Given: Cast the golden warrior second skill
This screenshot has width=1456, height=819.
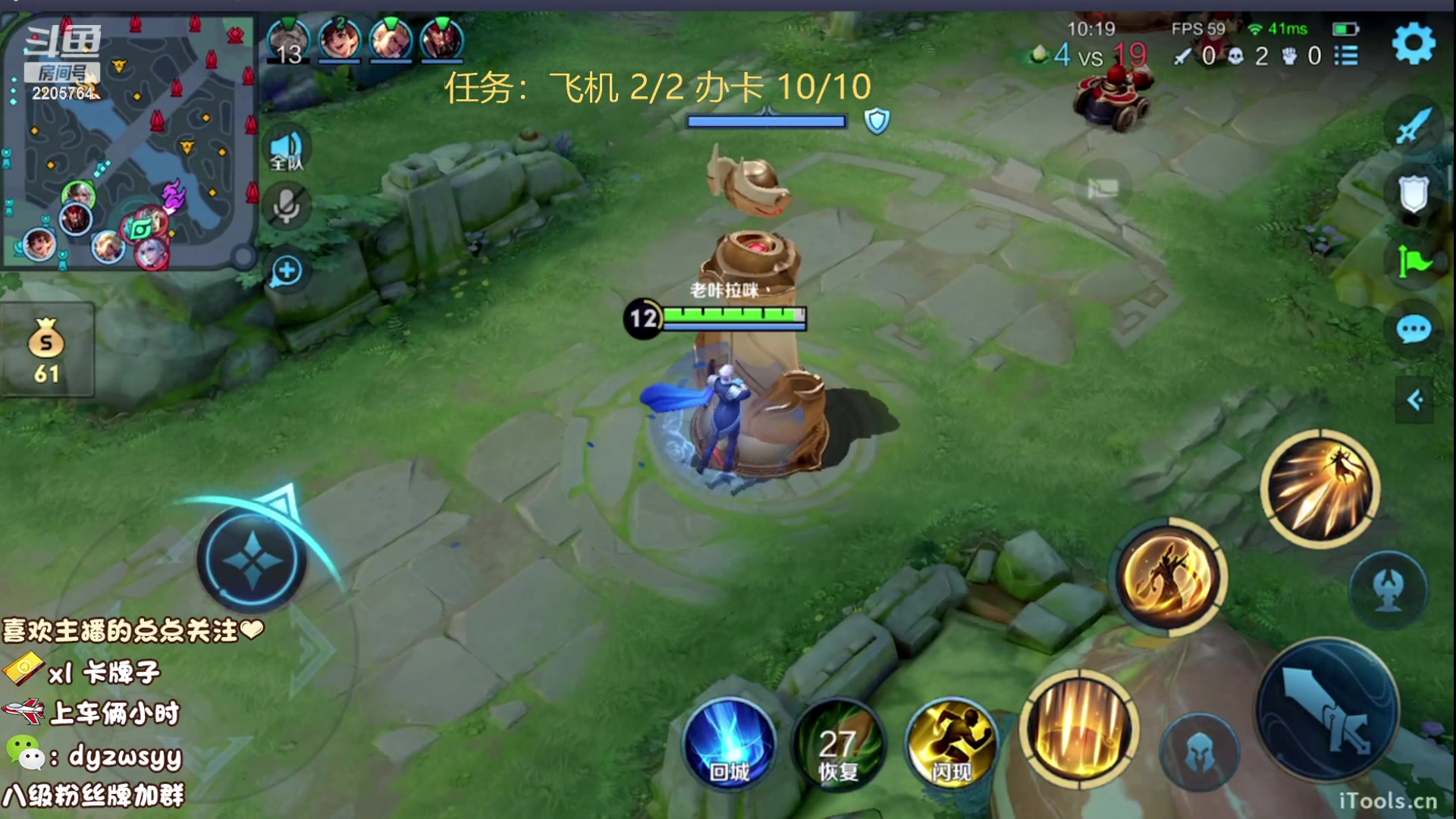Looking at the screenshot, I should point(1168,578).
